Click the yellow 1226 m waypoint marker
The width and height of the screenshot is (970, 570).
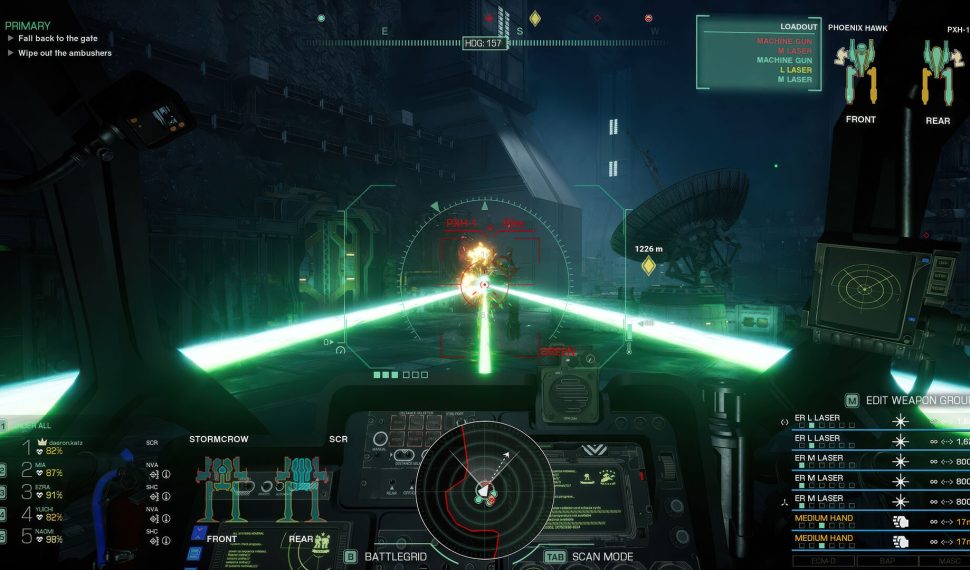[648, 265]
